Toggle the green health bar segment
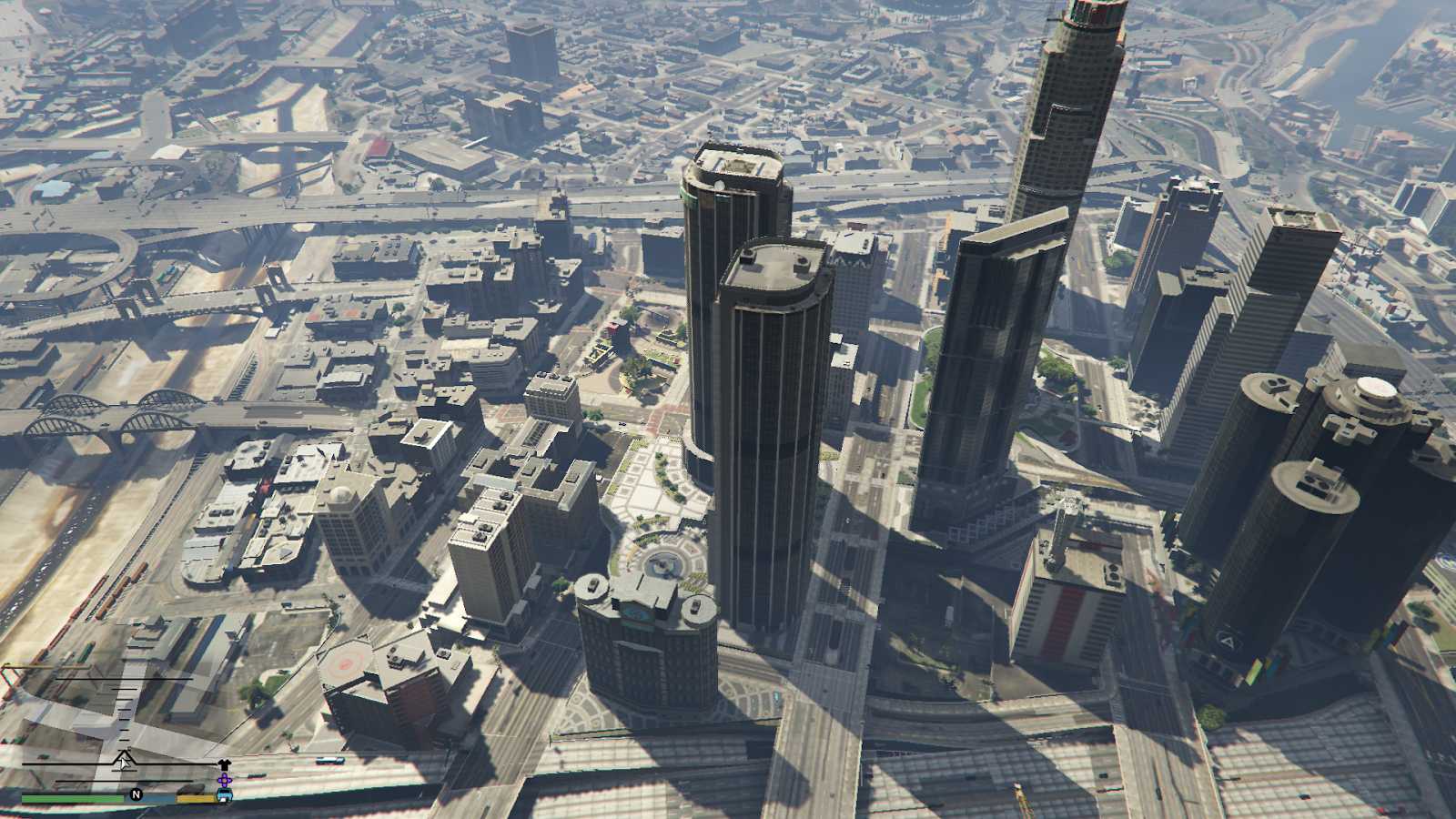 tap(73, 798)
